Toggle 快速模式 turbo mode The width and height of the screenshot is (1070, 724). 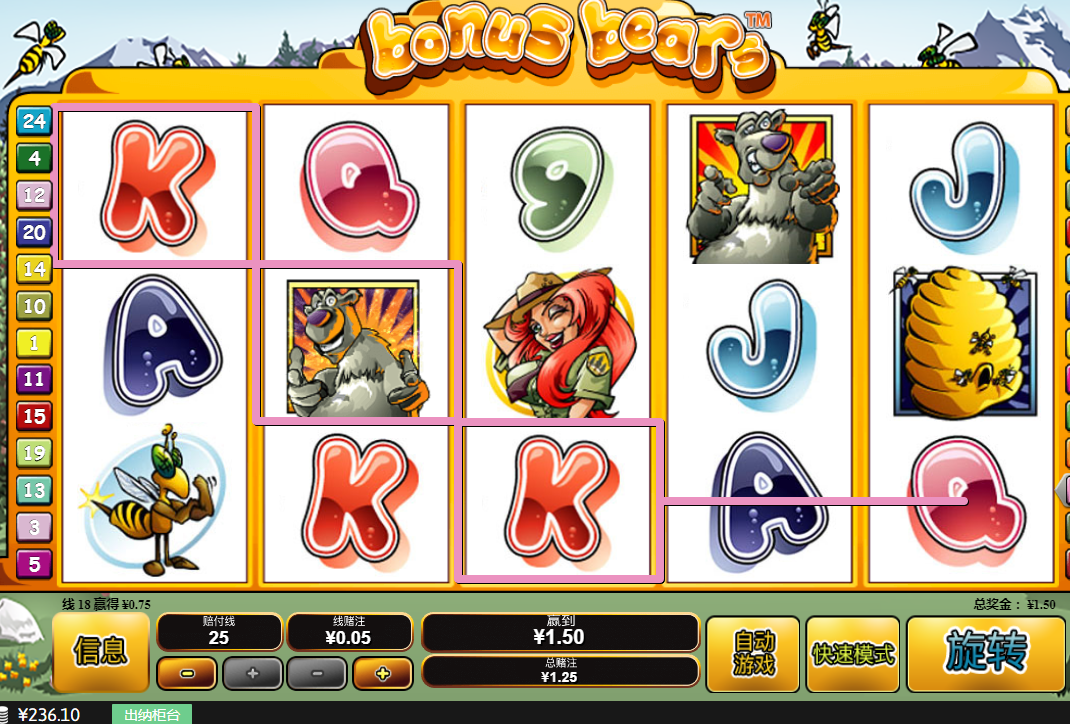pyautogui.click(x=853, y=654)
